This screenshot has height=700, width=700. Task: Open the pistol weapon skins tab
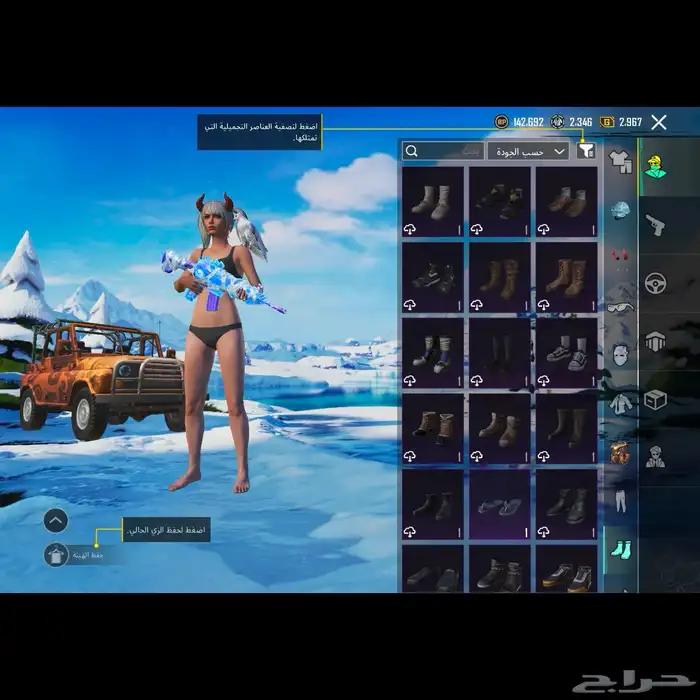(656, 224)
